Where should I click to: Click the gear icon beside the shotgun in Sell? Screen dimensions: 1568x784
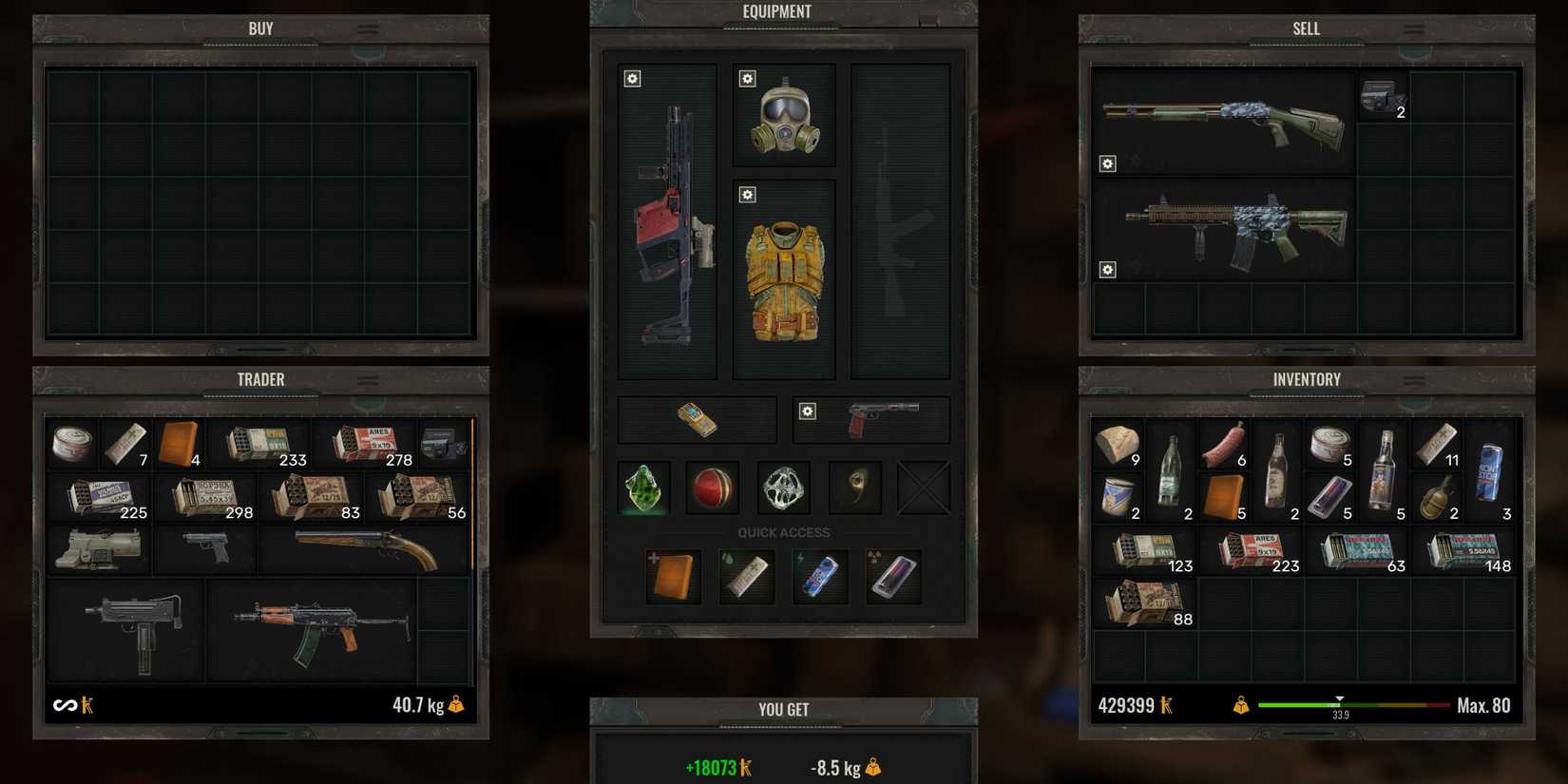point(1108,163)
